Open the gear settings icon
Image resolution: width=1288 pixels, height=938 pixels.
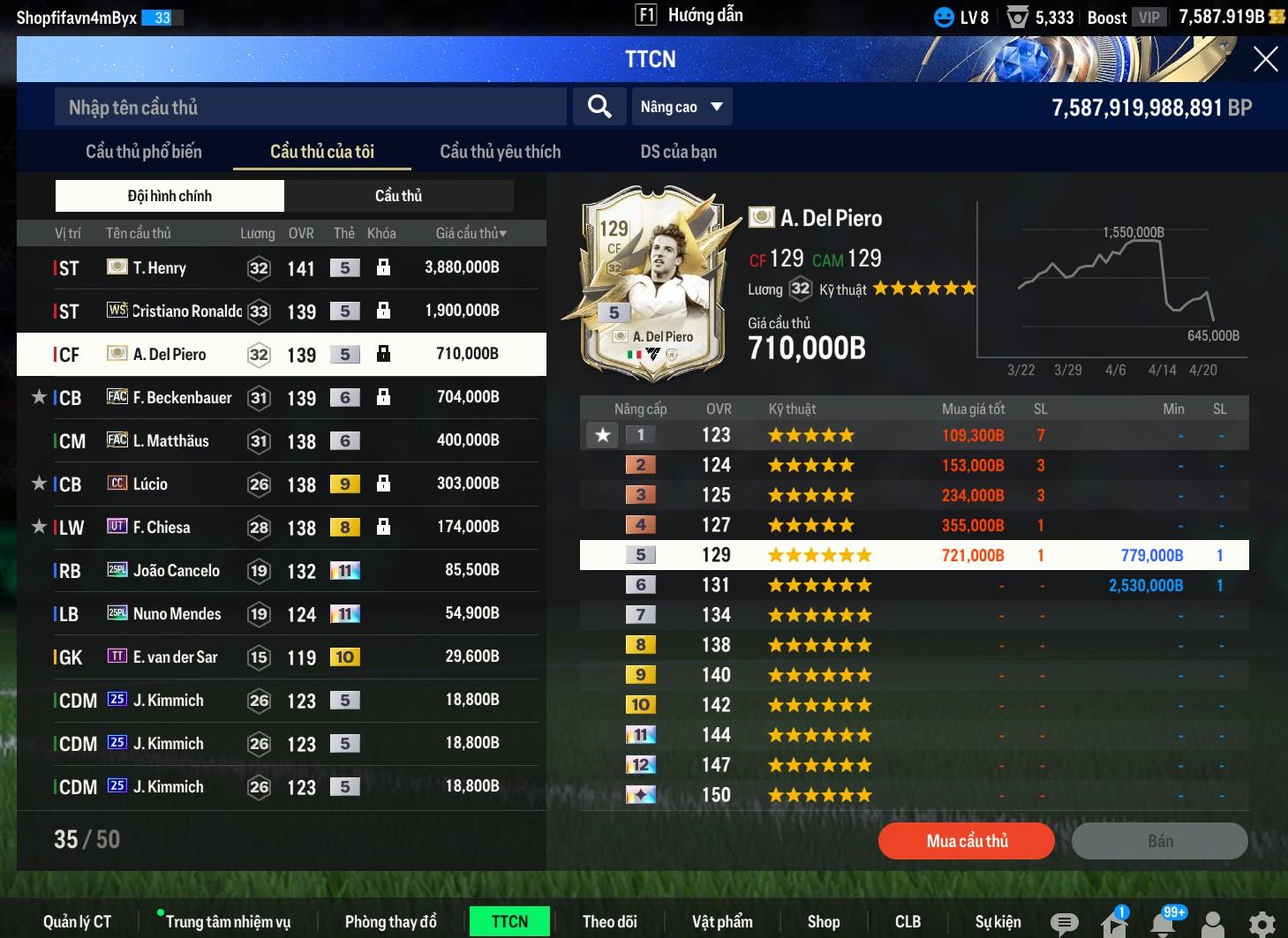(x=1262, y=923)
